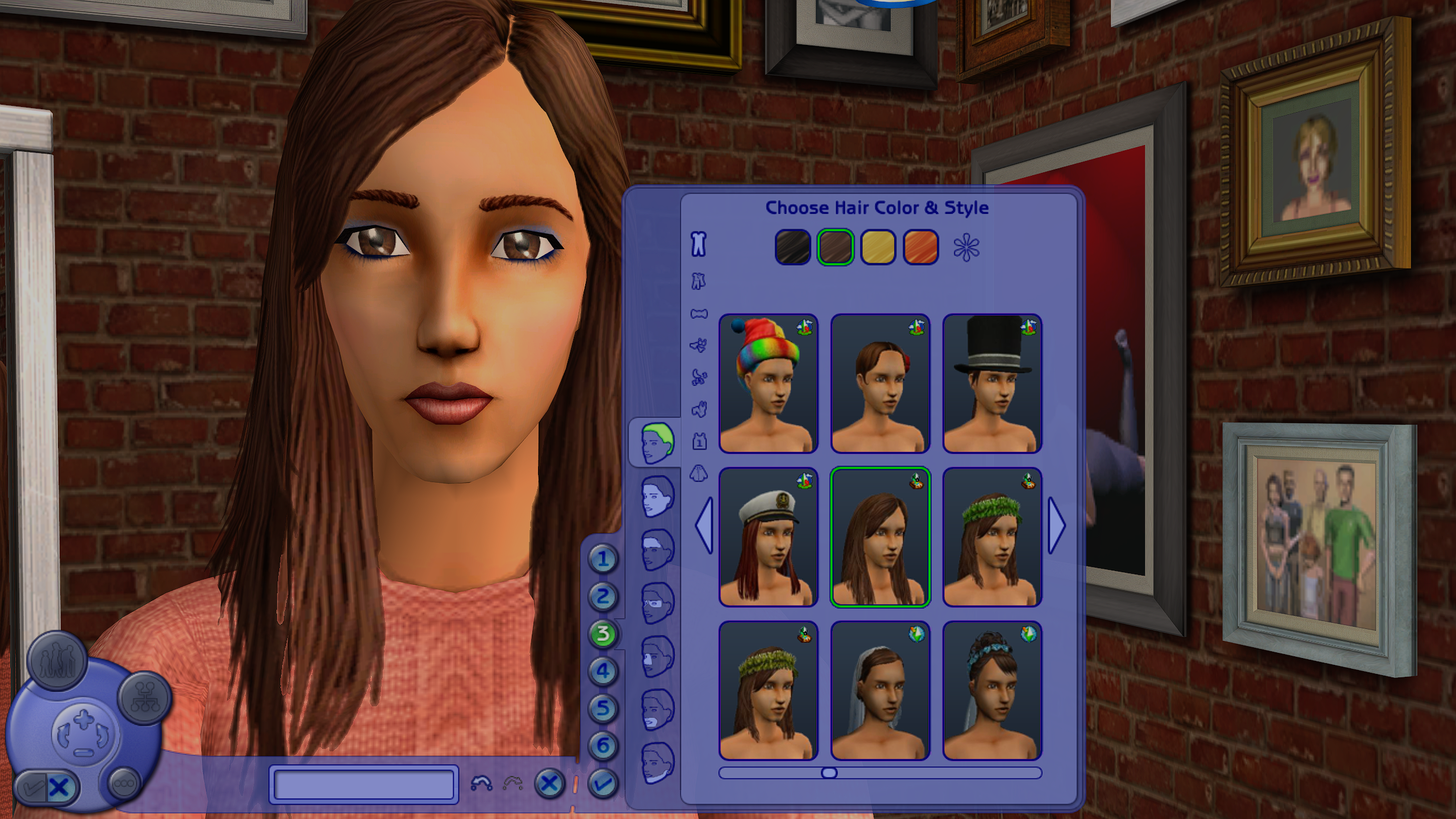Open the family tree icon on the camera puck
The height and width of the screenshot is (819, 1456).
[x=143, y=698]
